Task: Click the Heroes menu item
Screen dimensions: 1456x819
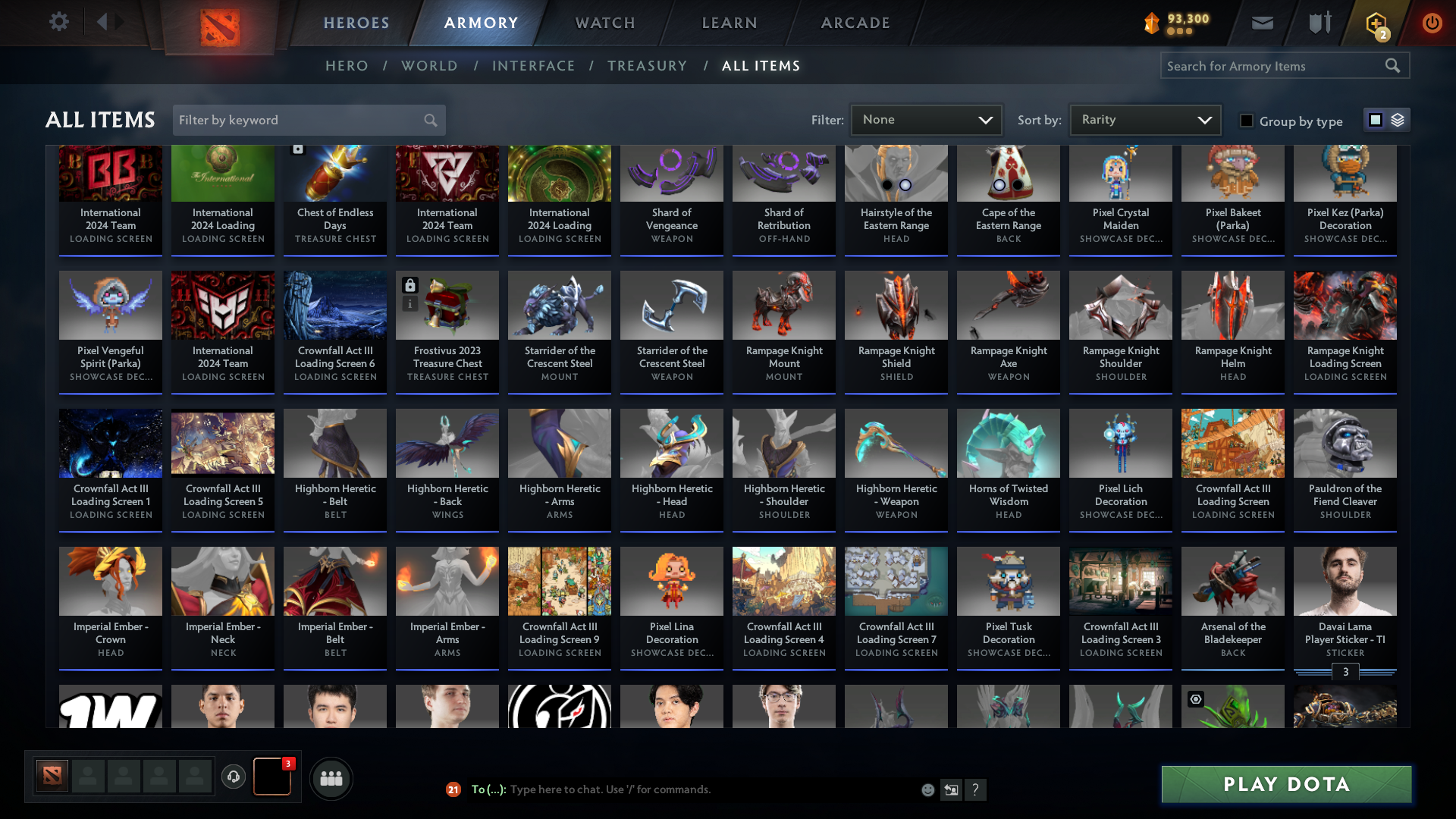Action: (356, 23)
